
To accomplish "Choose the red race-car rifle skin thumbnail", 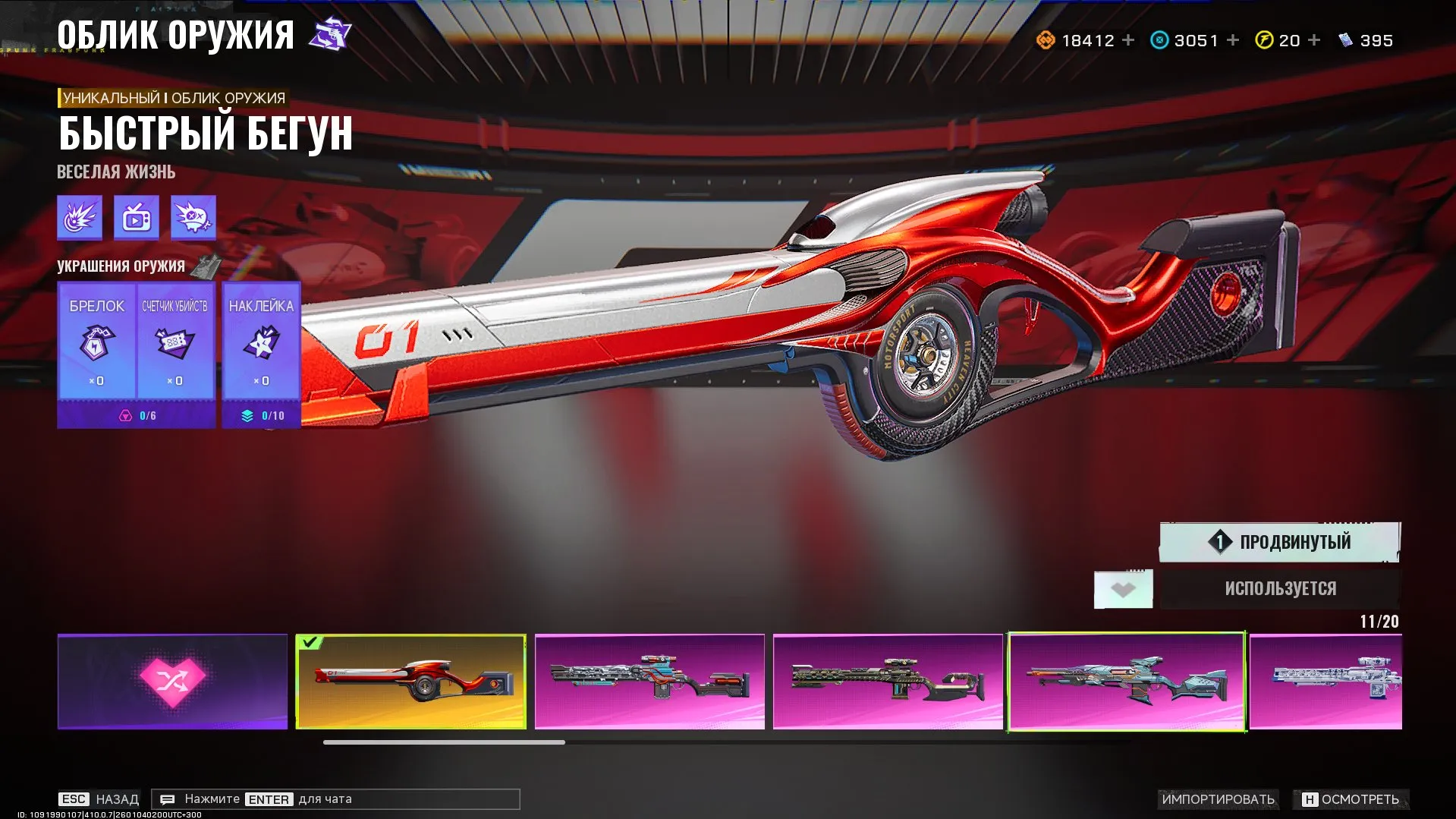I will pos(410,681).
